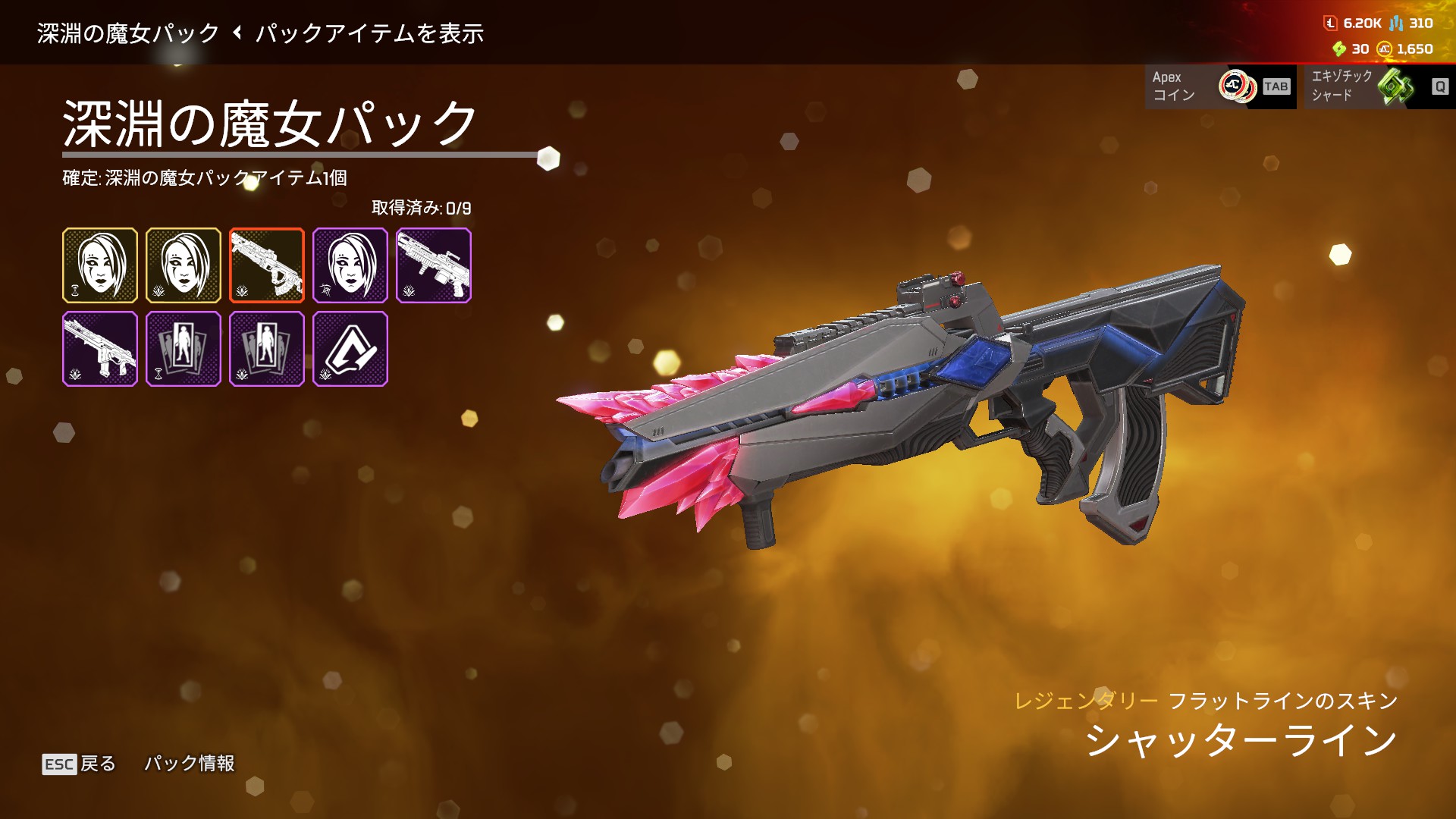
Task: Select the orange-bordered Flatline skin thumbnail
Action: (267, 265)
